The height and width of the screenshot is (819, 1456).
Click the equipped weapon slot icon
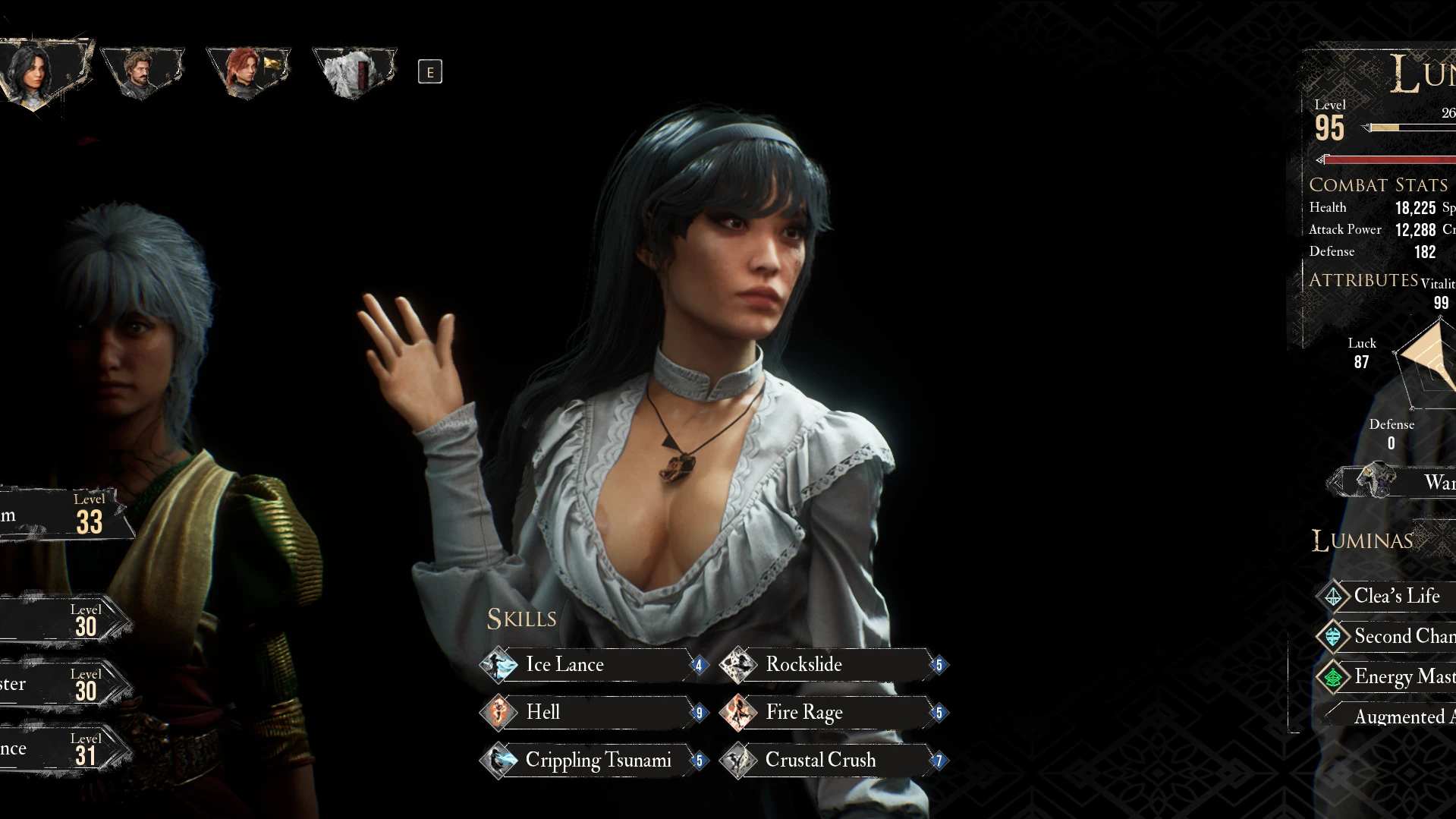[x=1375, y=481]
